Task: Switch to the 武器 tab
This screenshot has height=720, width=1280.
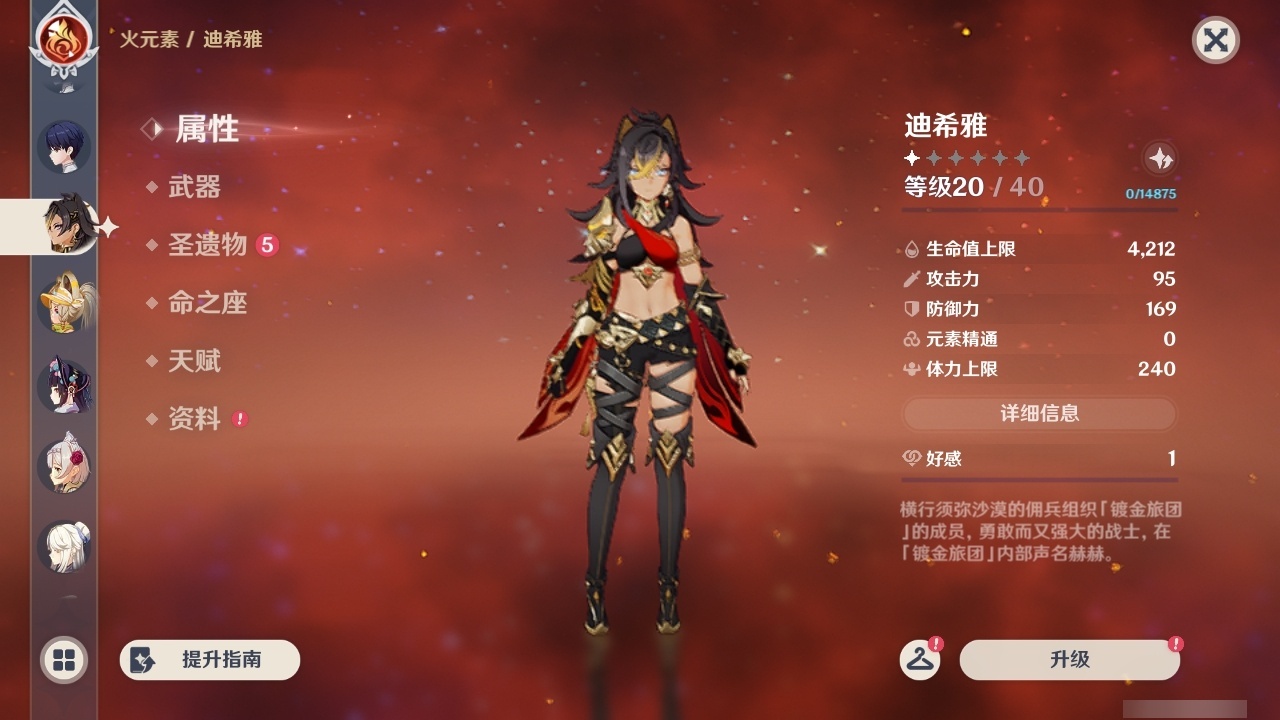Action: tap(197, 187)
